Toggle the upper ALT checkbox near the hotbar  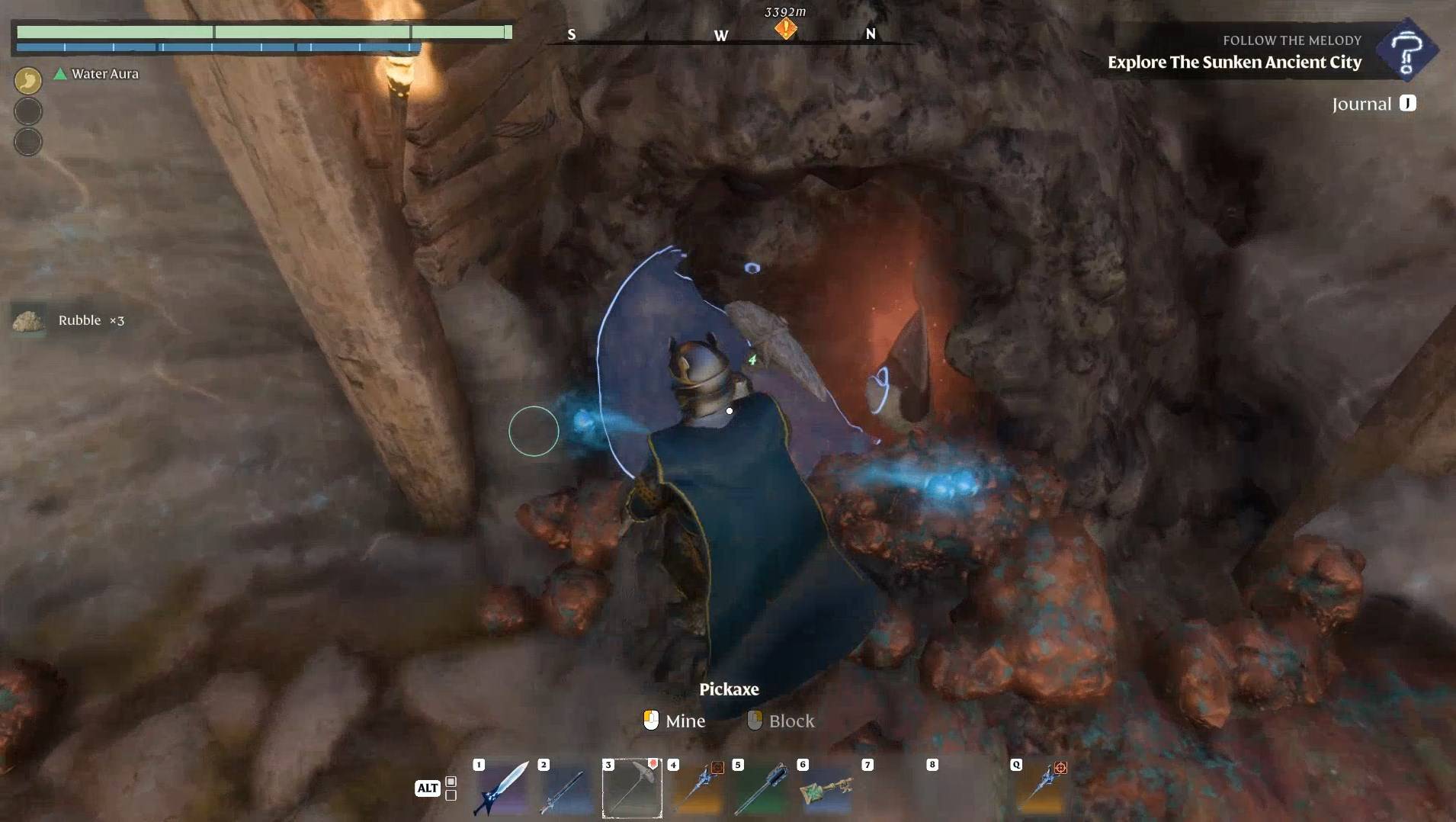(451, 781)
